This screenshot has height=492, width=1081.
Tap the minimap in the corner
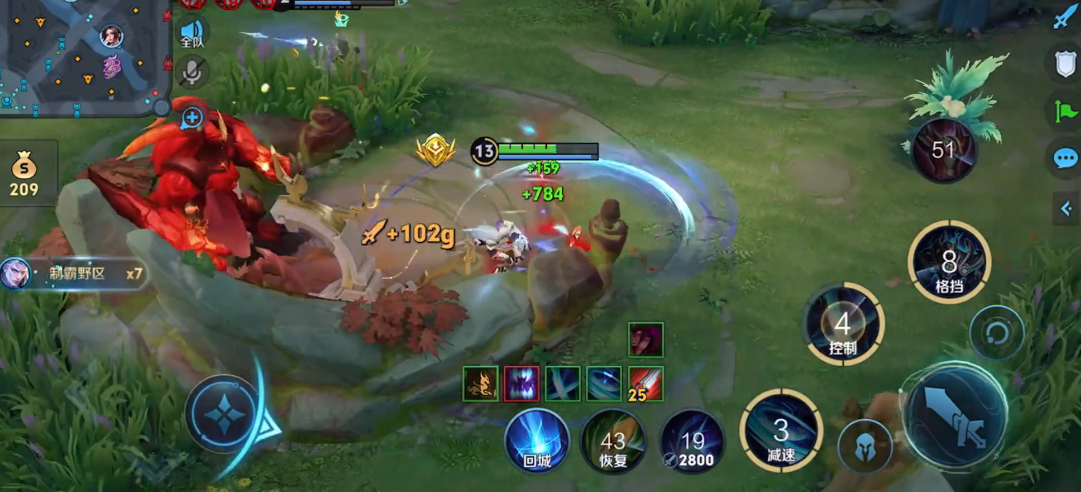click(85, 55)
